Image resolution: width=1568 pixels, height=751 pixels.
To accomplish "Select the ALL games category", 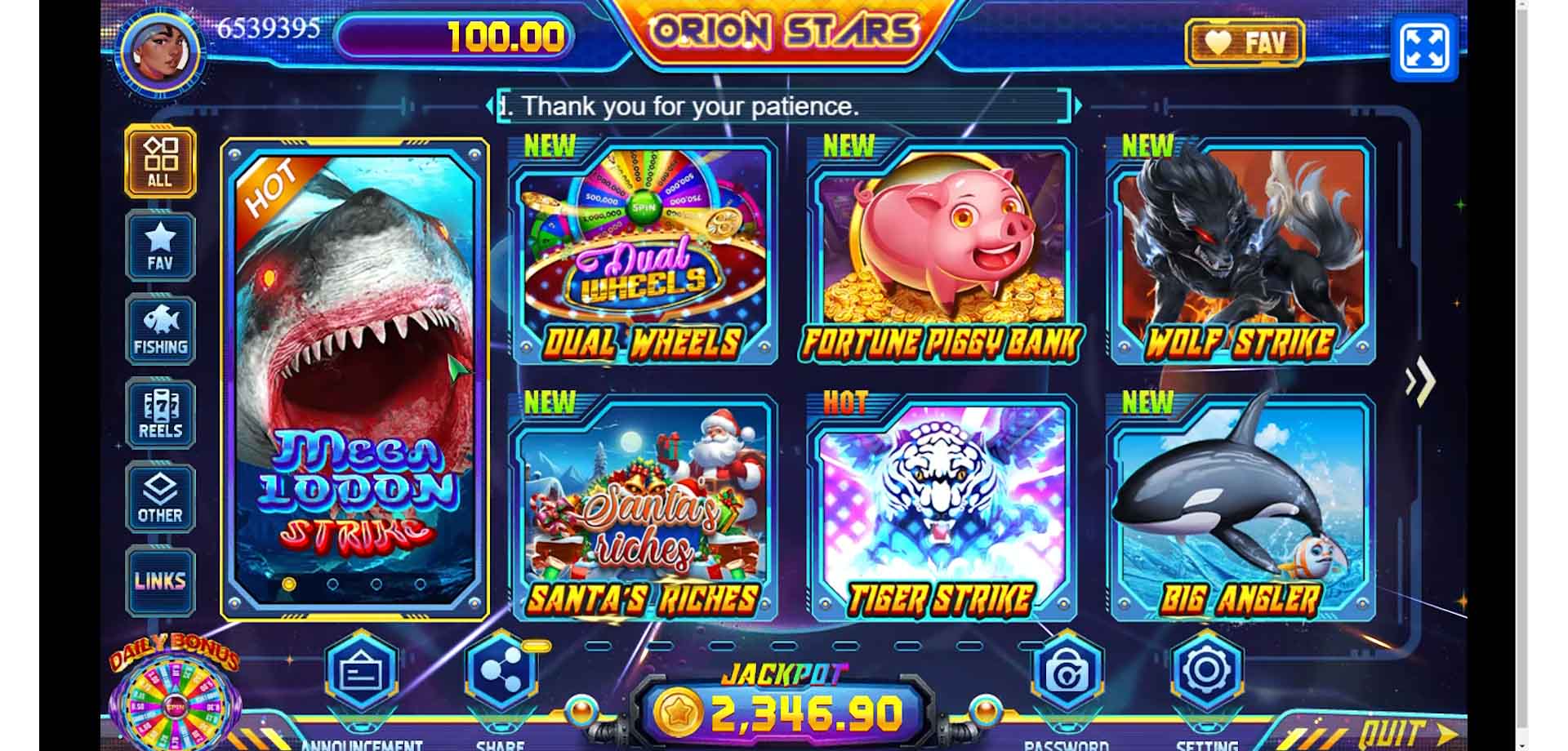I will pyautogui.click(x=160, y=162).
